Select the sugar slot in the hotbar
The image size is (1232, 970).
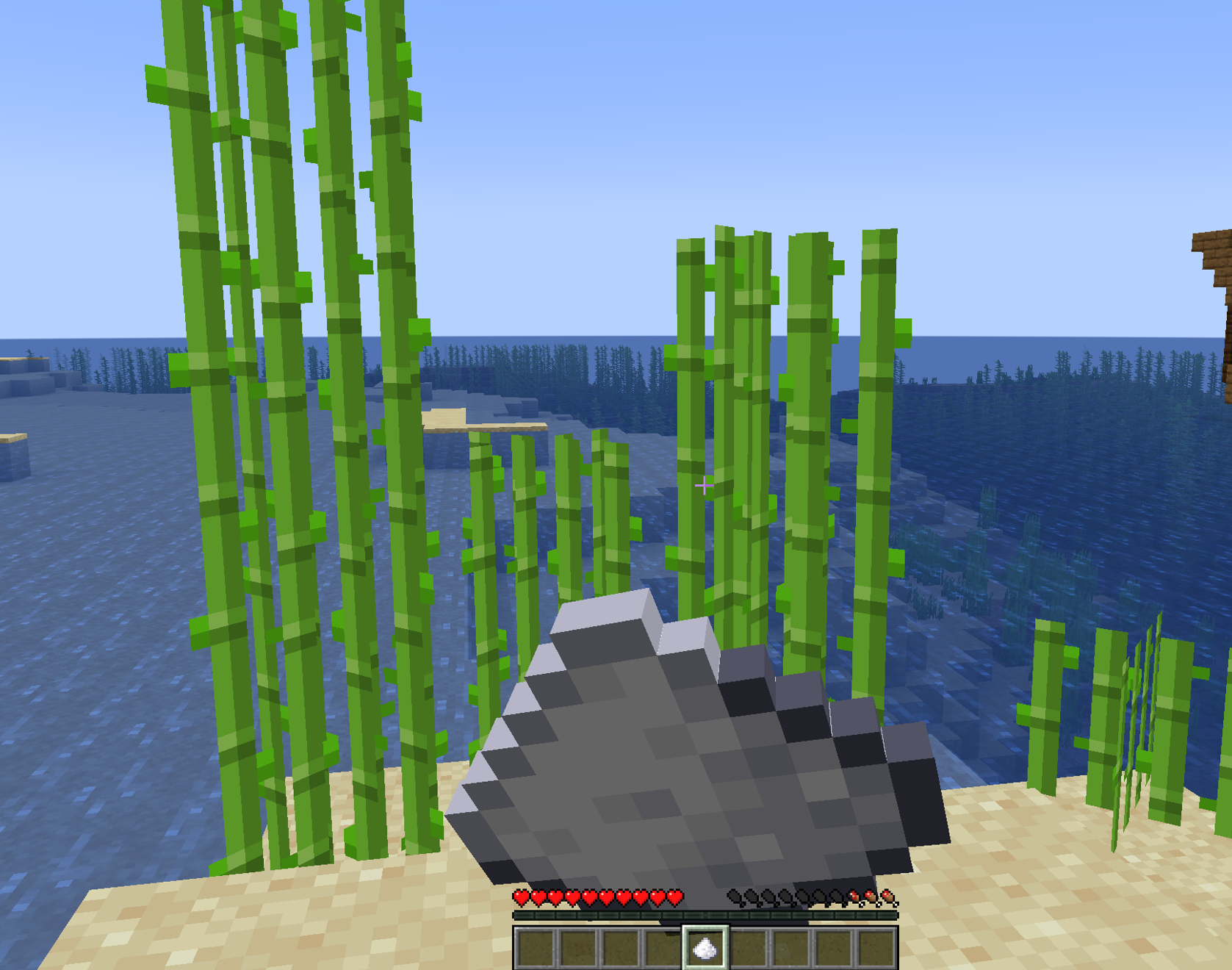pyautogui.click(x=705, y=948)
